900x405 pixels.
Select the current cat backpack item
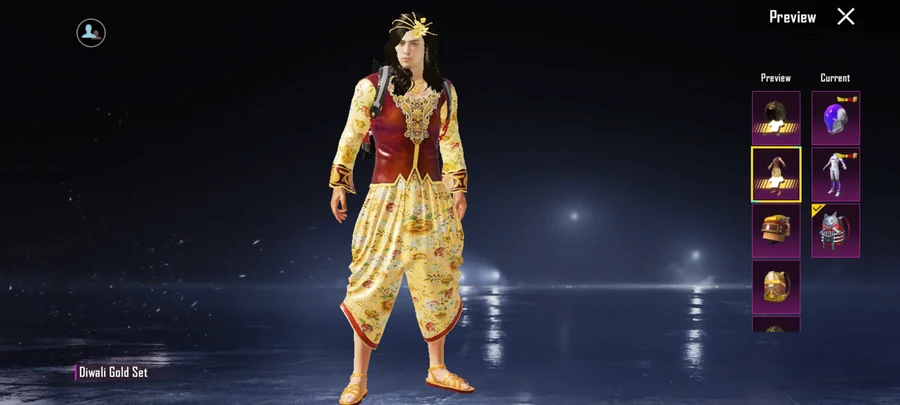[x=835, y=230]
